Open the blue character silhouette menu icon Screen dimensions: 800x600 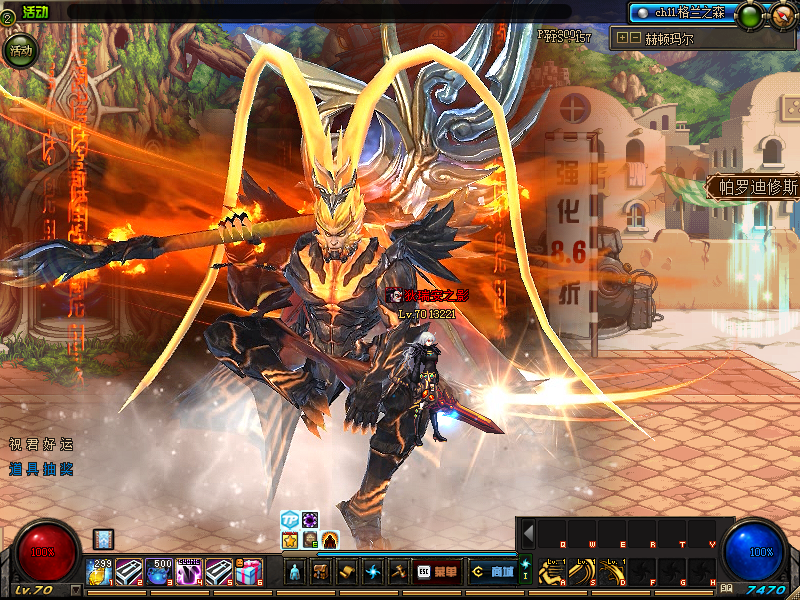click(x=295, y=571)
